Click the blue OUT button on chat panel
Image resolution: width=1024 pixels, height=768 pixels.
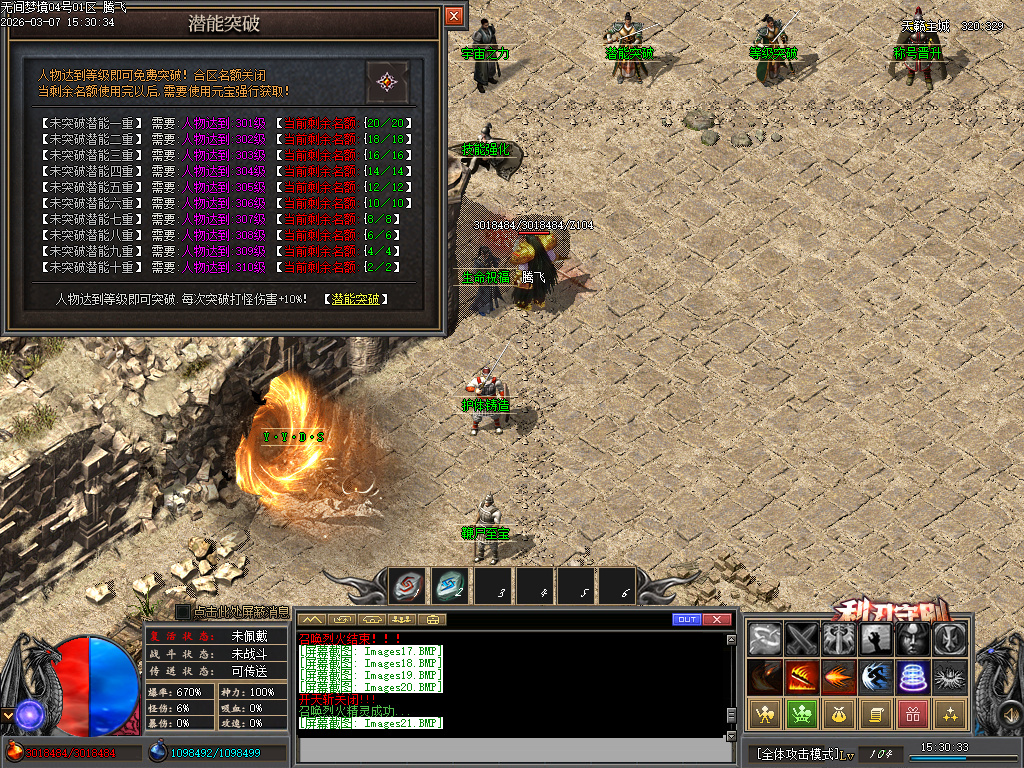click(x=686, y=620)
